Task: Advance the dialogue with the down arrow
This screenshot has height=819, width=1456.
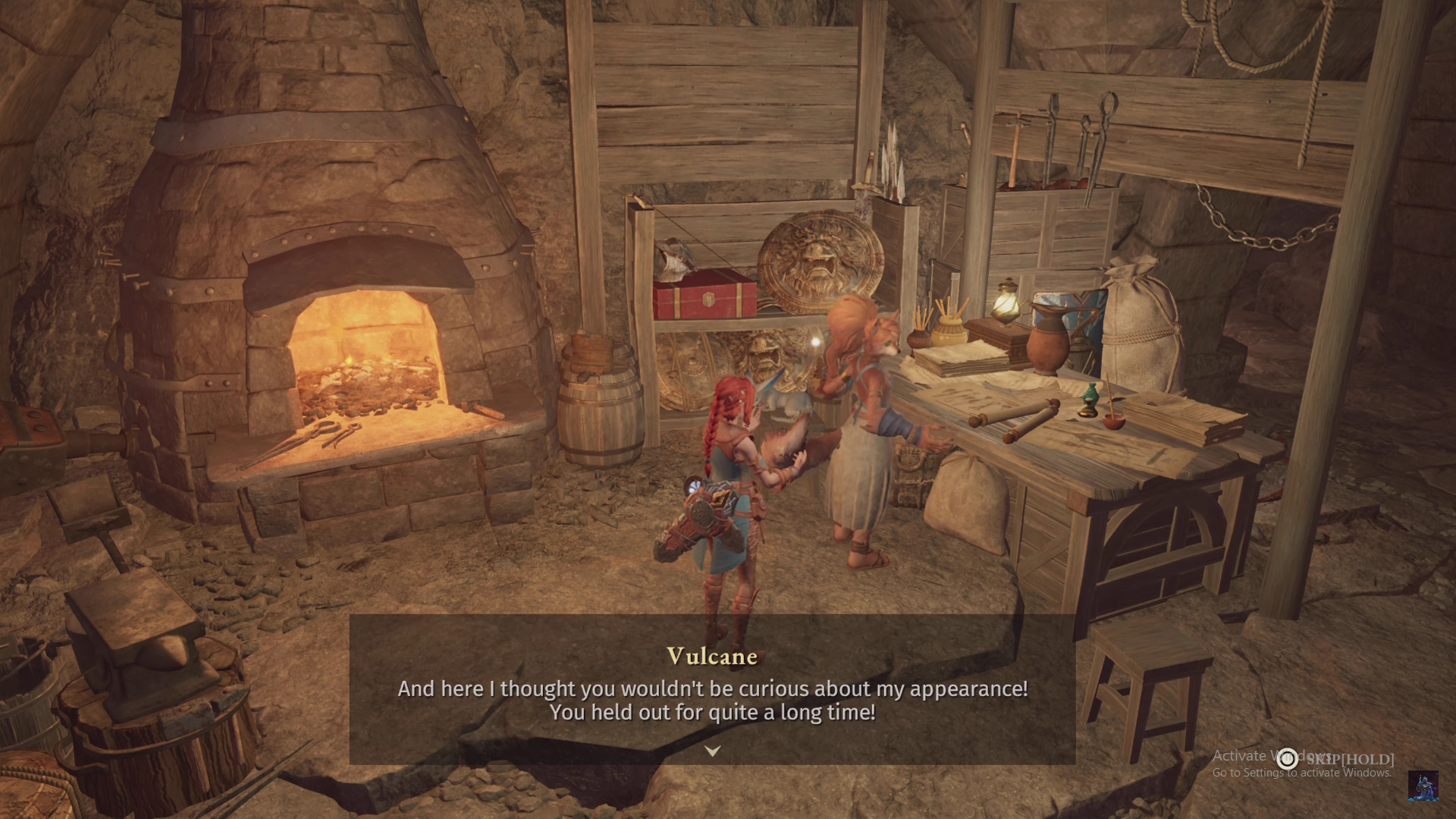Action: tap(712, 751)
